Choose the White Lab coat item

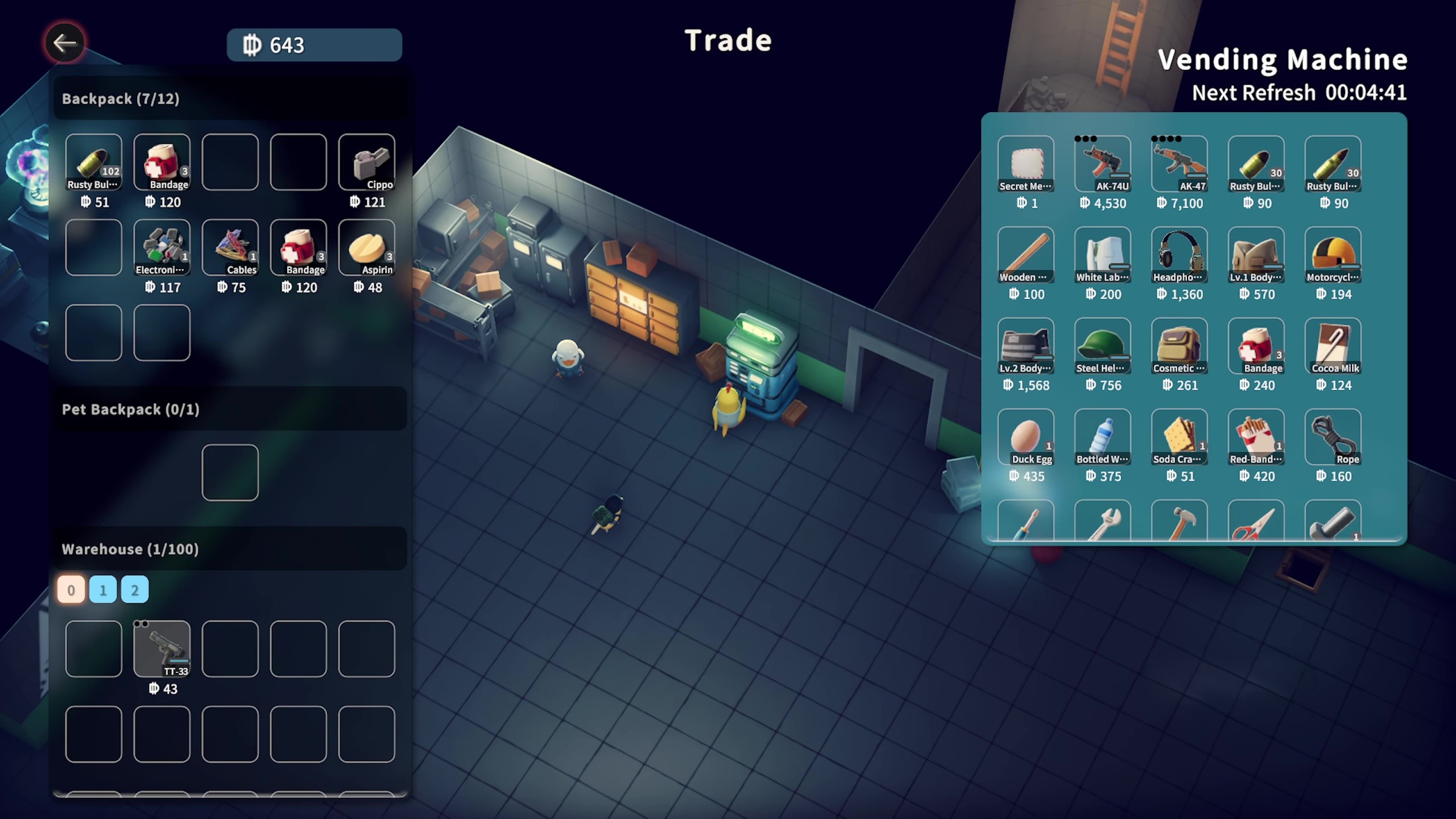coord(1102,255)
